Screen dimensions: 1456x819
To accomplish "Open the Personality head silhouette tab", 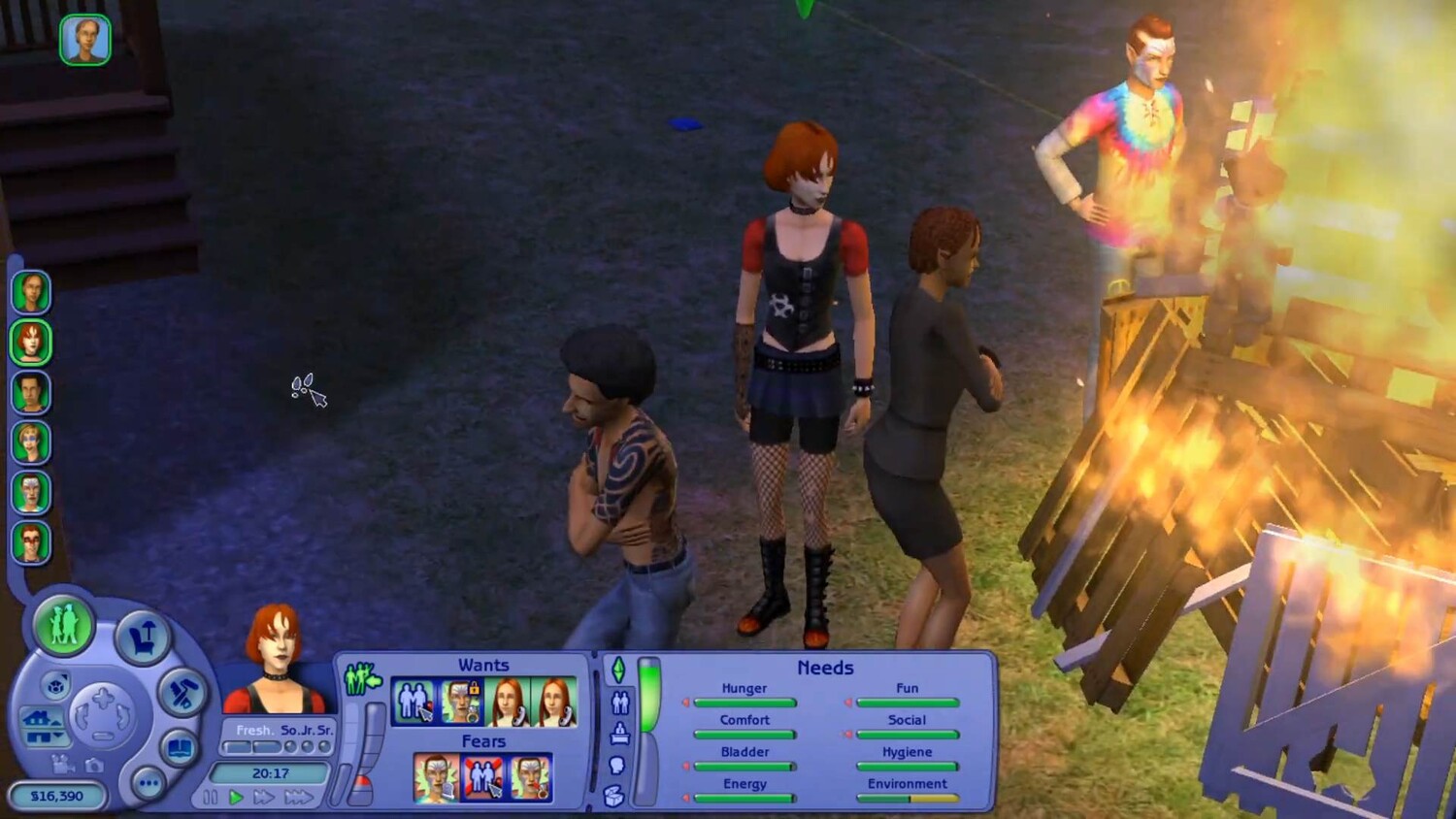I will point(616,766).
